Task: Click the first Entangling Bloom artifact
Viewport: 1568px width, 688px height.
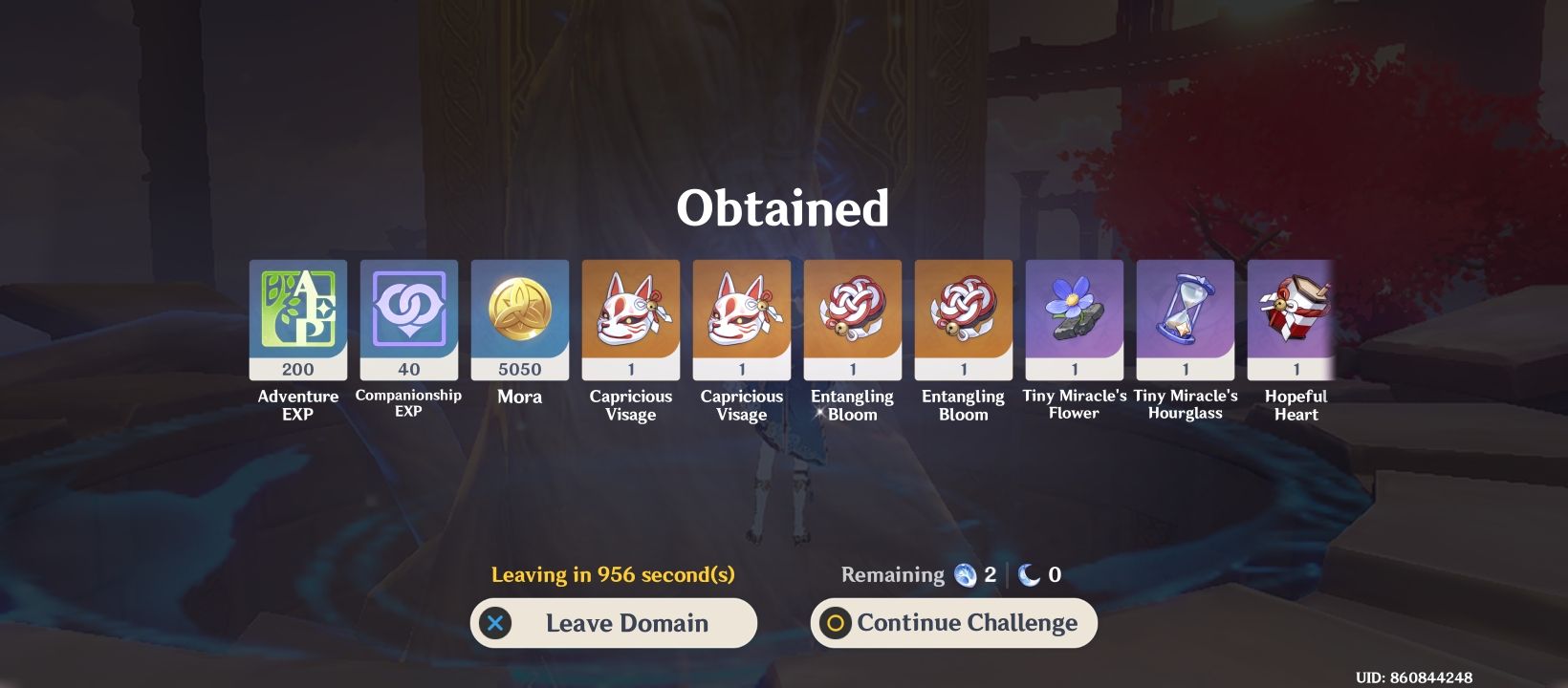Action: click(852, 315)
